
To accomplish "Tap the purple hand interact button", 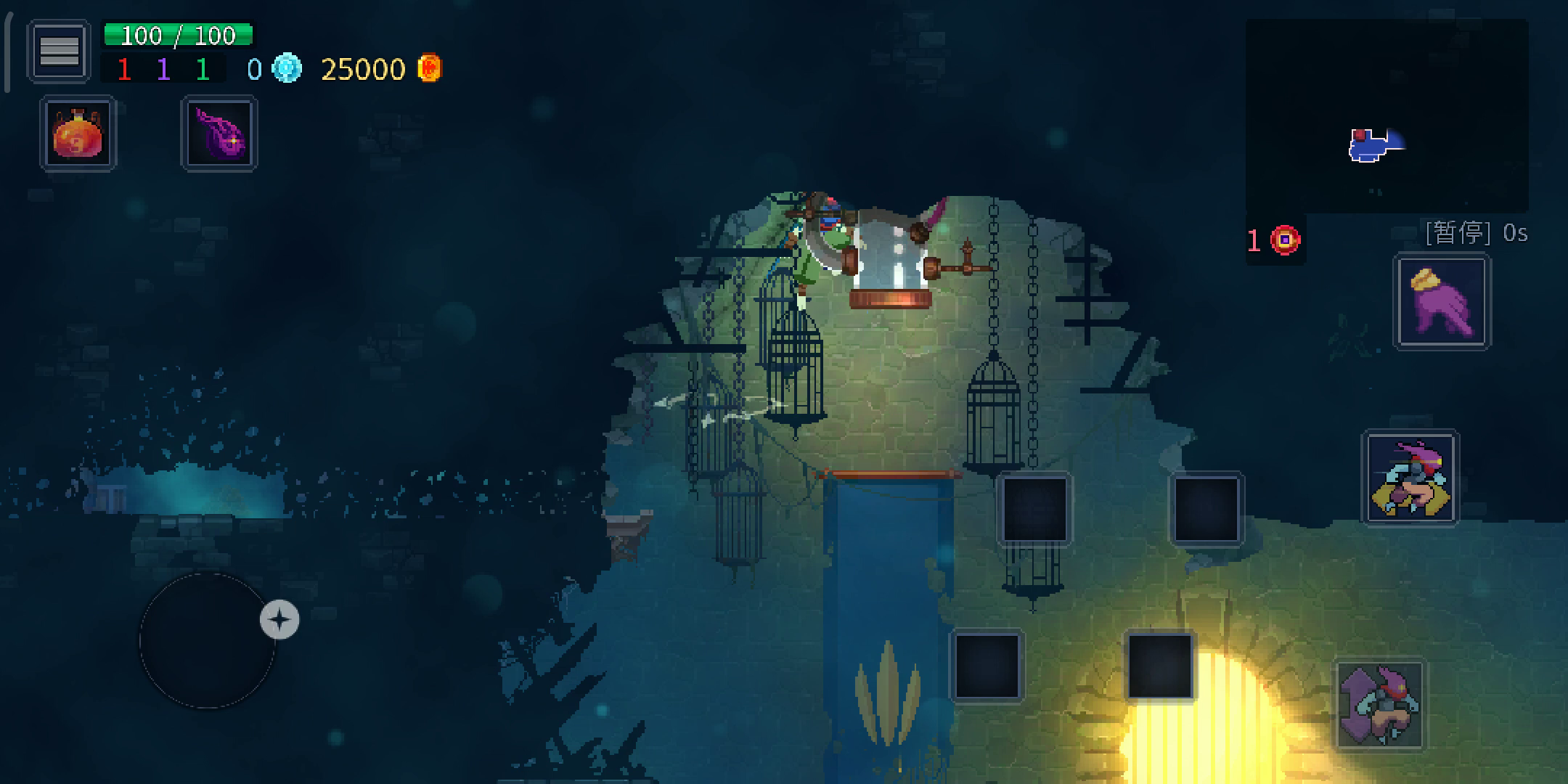I will coord(1442,302).
